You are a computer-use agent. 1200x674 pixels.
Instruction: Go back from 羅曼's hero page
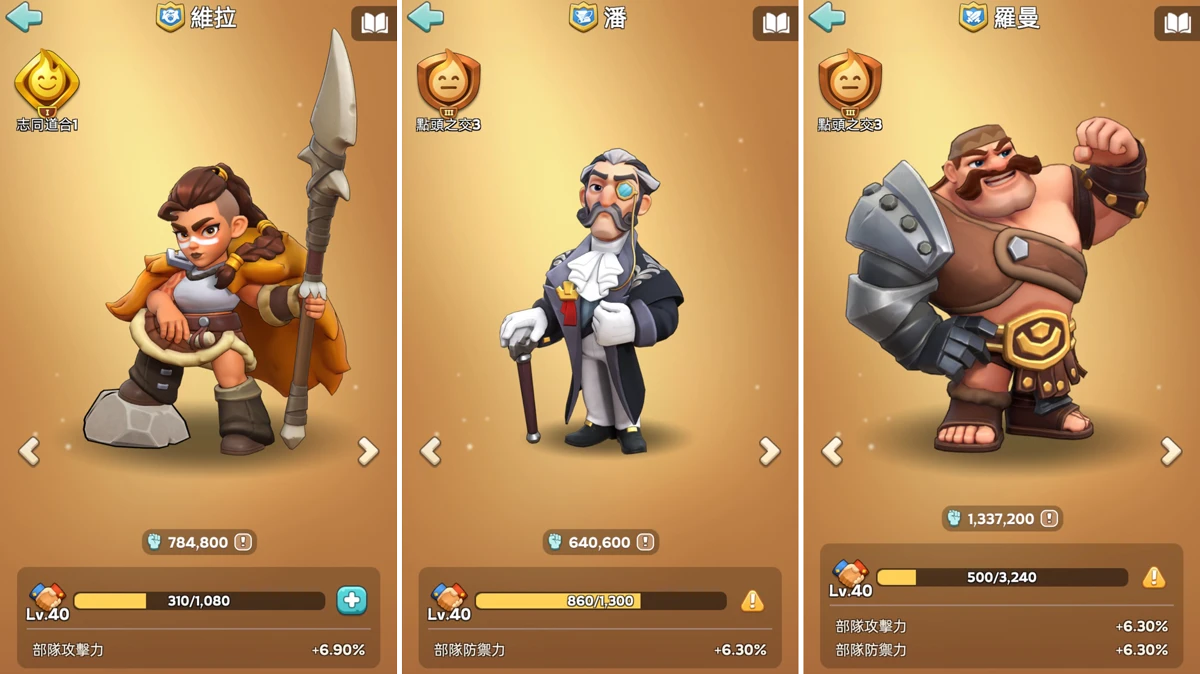[x=827, y=17]
